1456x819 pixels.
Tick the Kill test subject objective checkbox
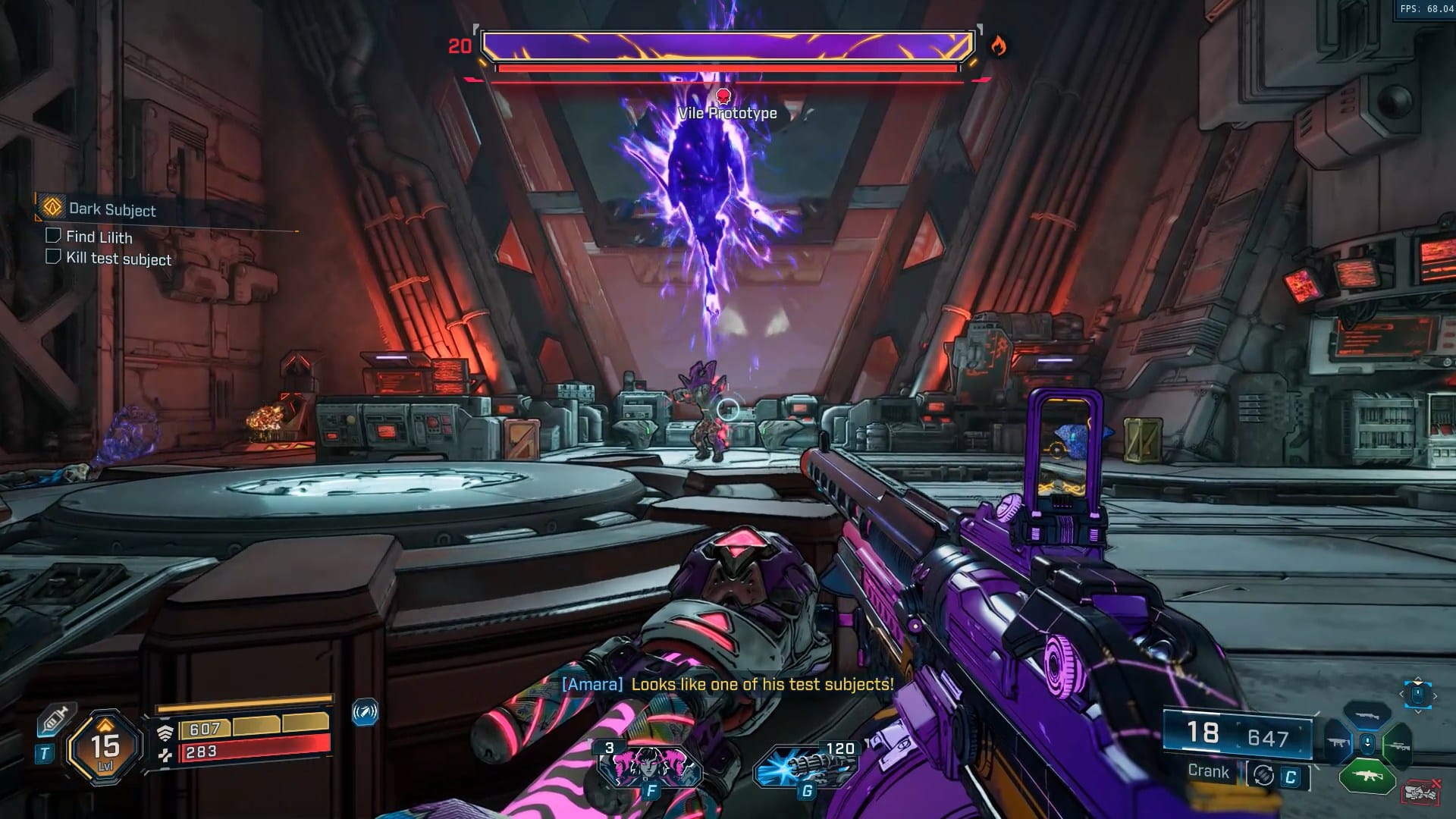[53, 256]
